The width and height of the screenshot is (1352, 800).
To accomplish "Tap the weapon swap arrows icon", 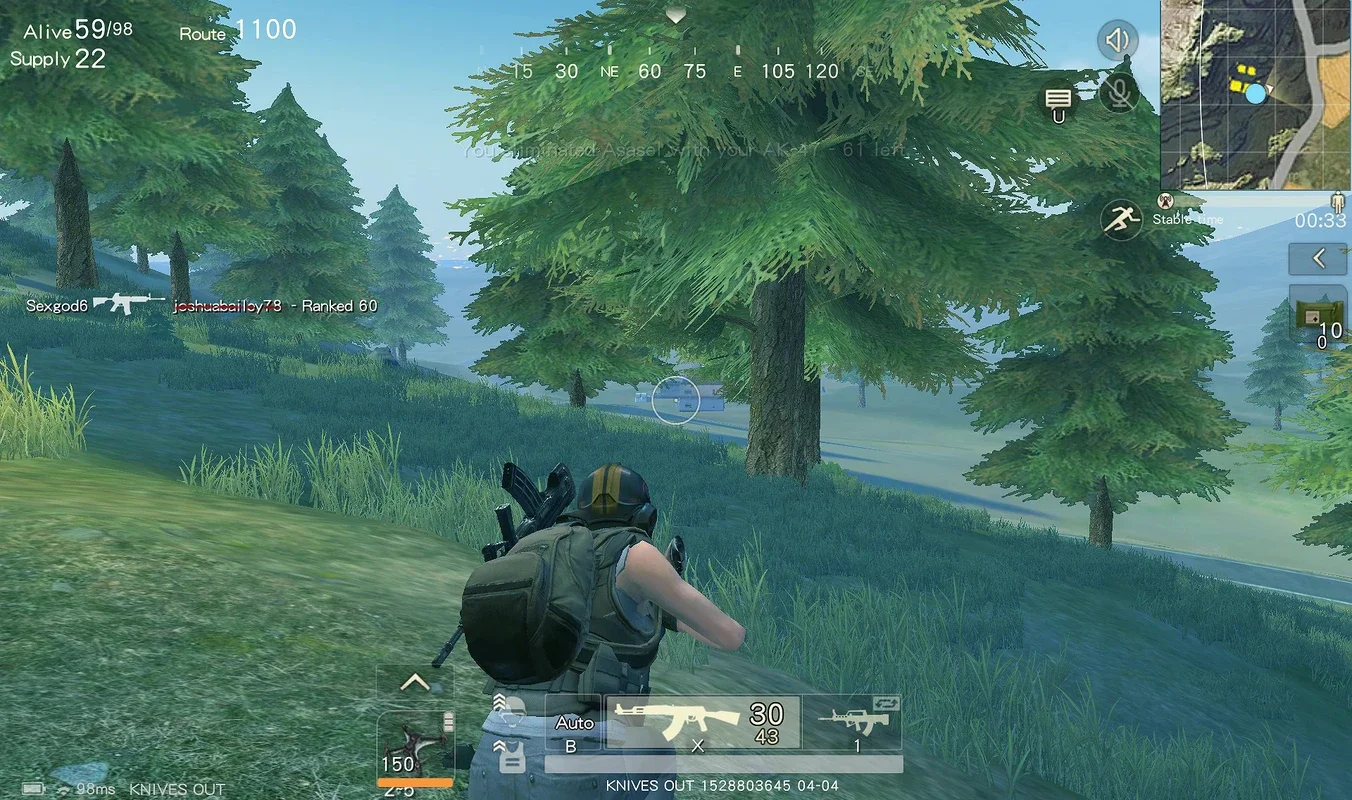I will (x=886, y=702).
